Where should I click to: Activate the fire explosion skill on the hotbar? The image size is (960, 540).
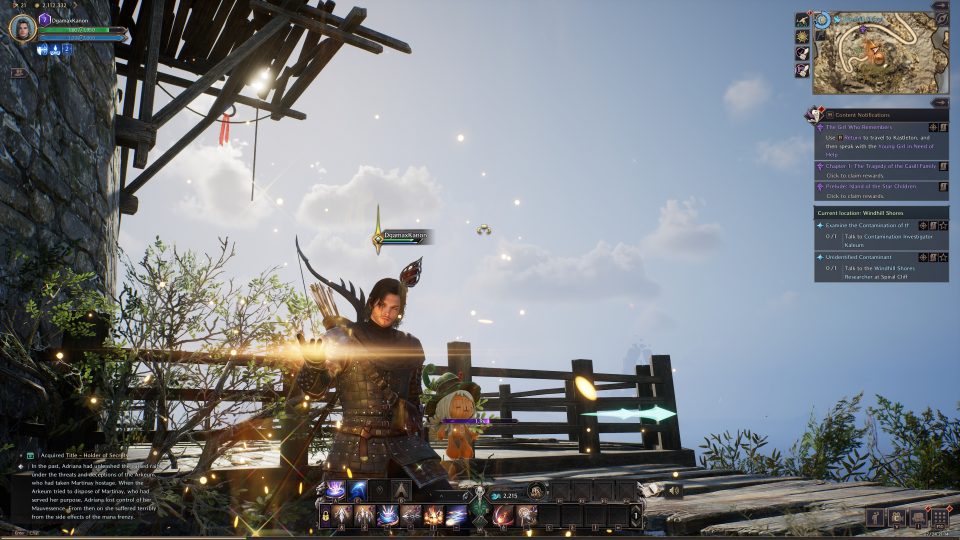point(434,516)
